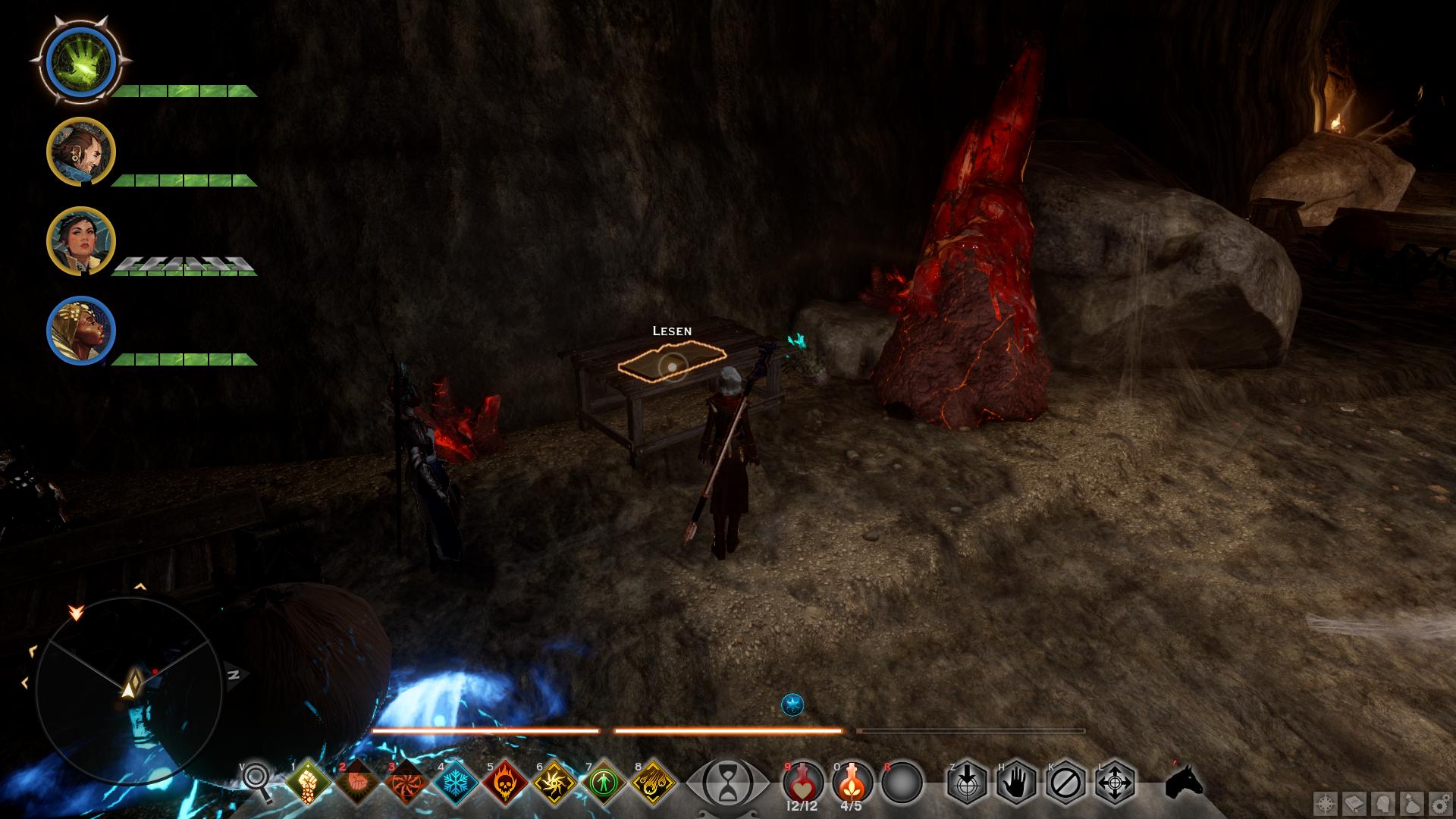Trigger the yellow swirling burst ability
1456x819 pixels.
(x=555, y=782)
